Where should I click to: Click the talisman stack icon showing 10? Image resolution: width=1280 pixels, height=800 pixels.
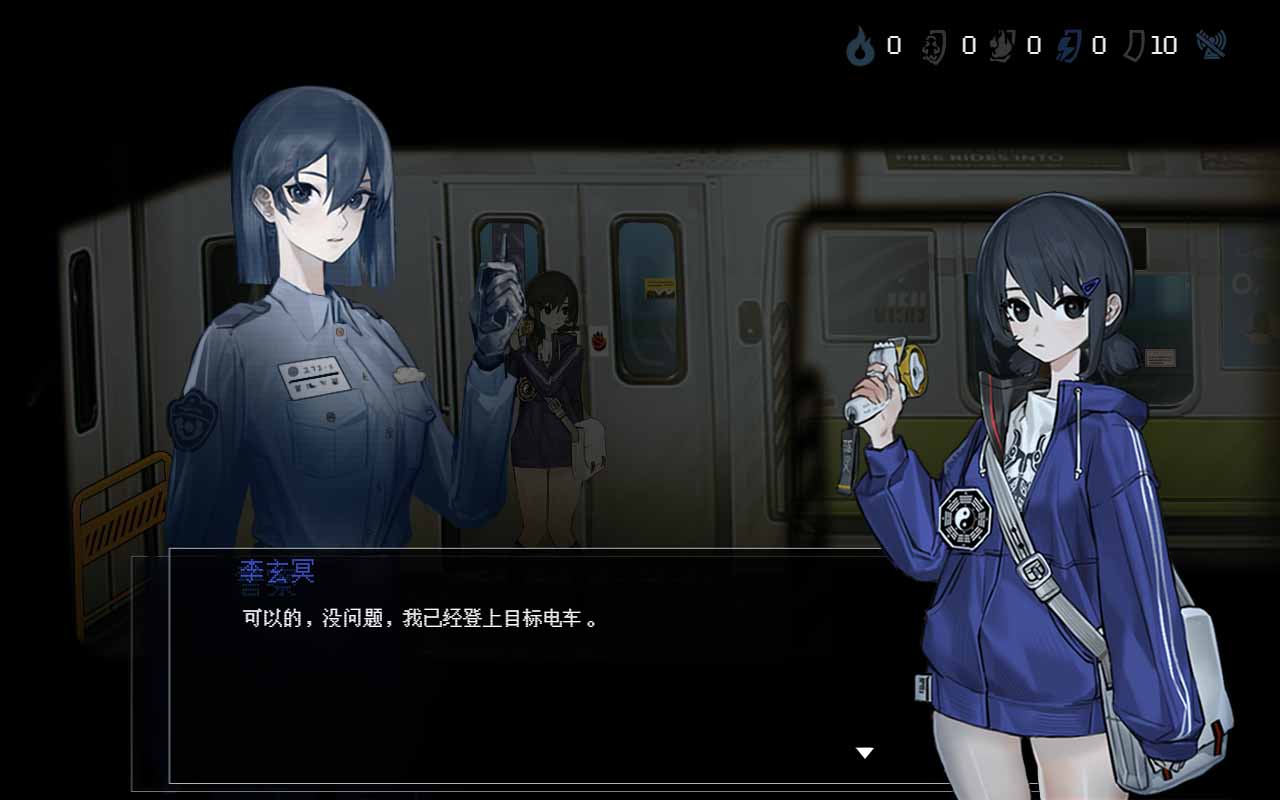click(1135, 46)
